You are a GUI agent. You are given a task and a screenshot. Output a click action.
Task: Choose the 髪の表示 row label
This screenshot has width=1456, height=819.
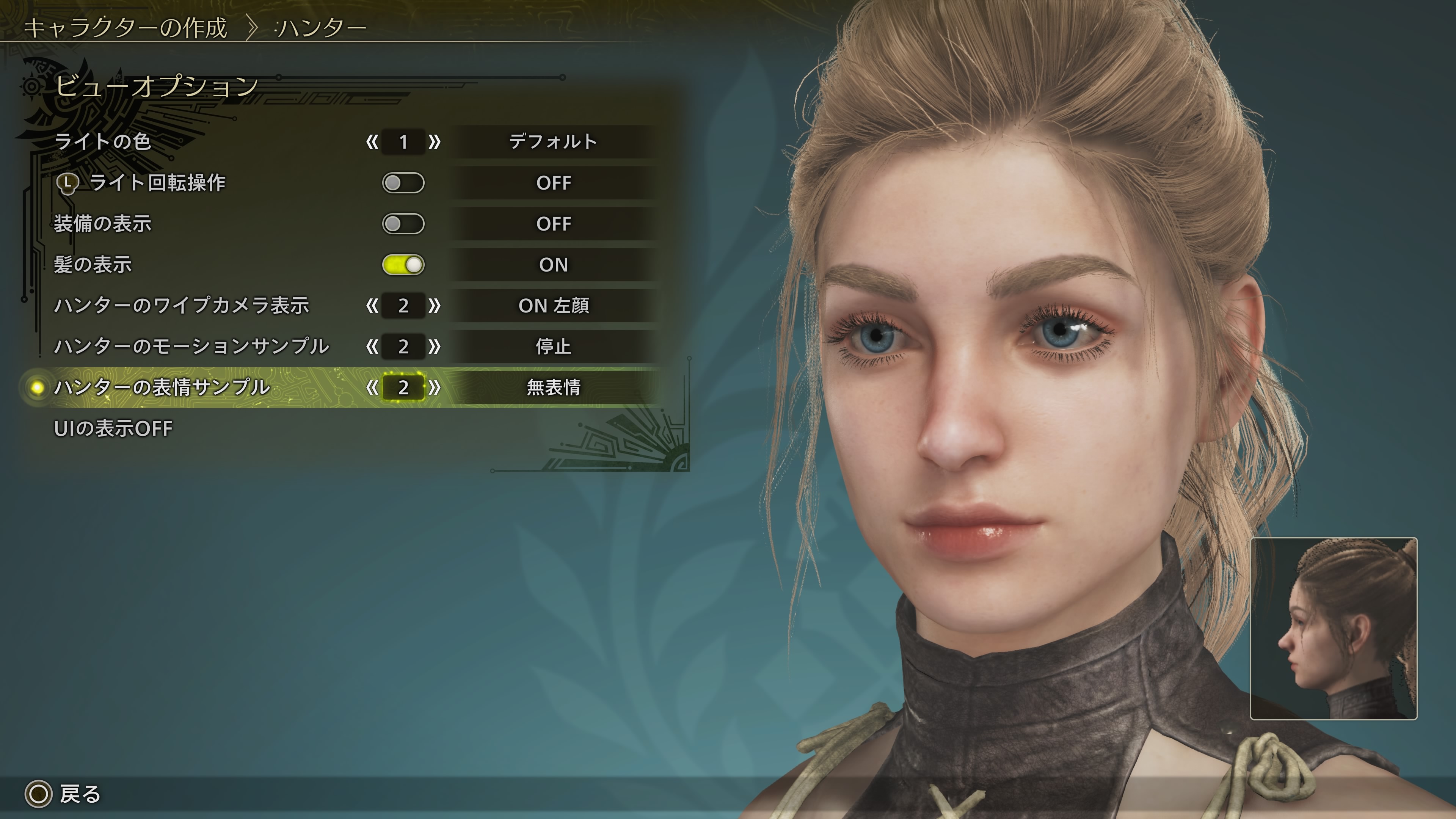pos(93,265)
